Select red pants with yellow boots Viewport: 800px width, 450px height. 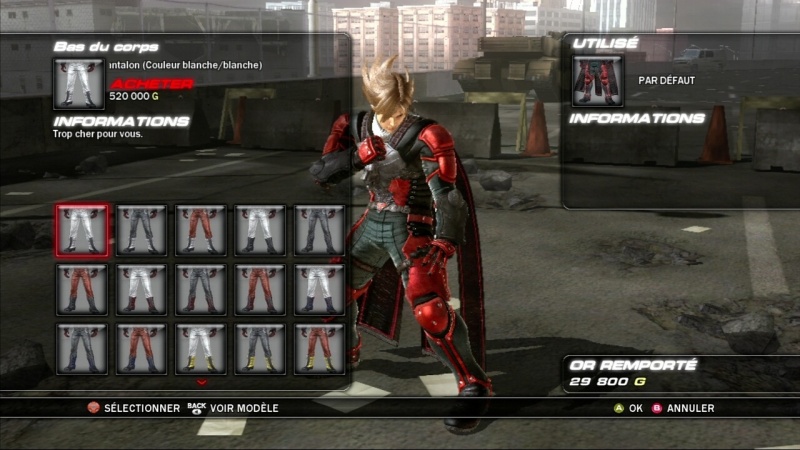320,348
